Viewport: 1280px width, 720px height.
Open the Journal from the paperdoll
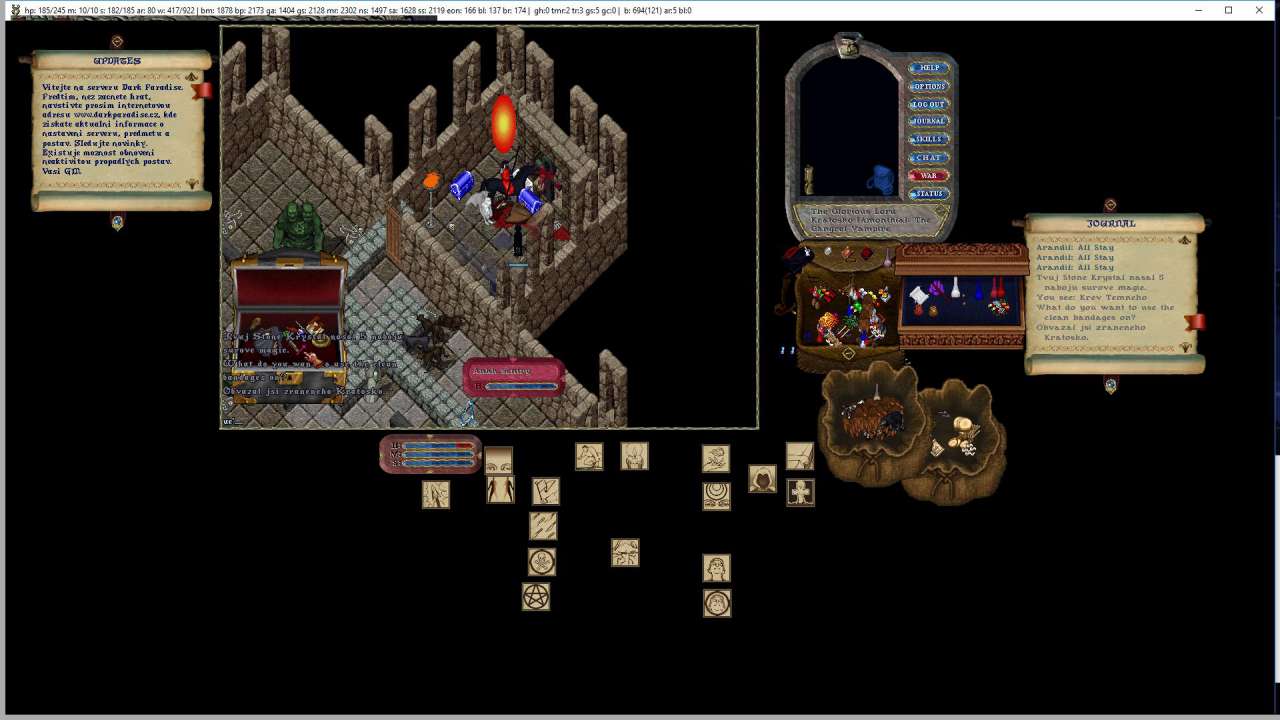(929, 121)
